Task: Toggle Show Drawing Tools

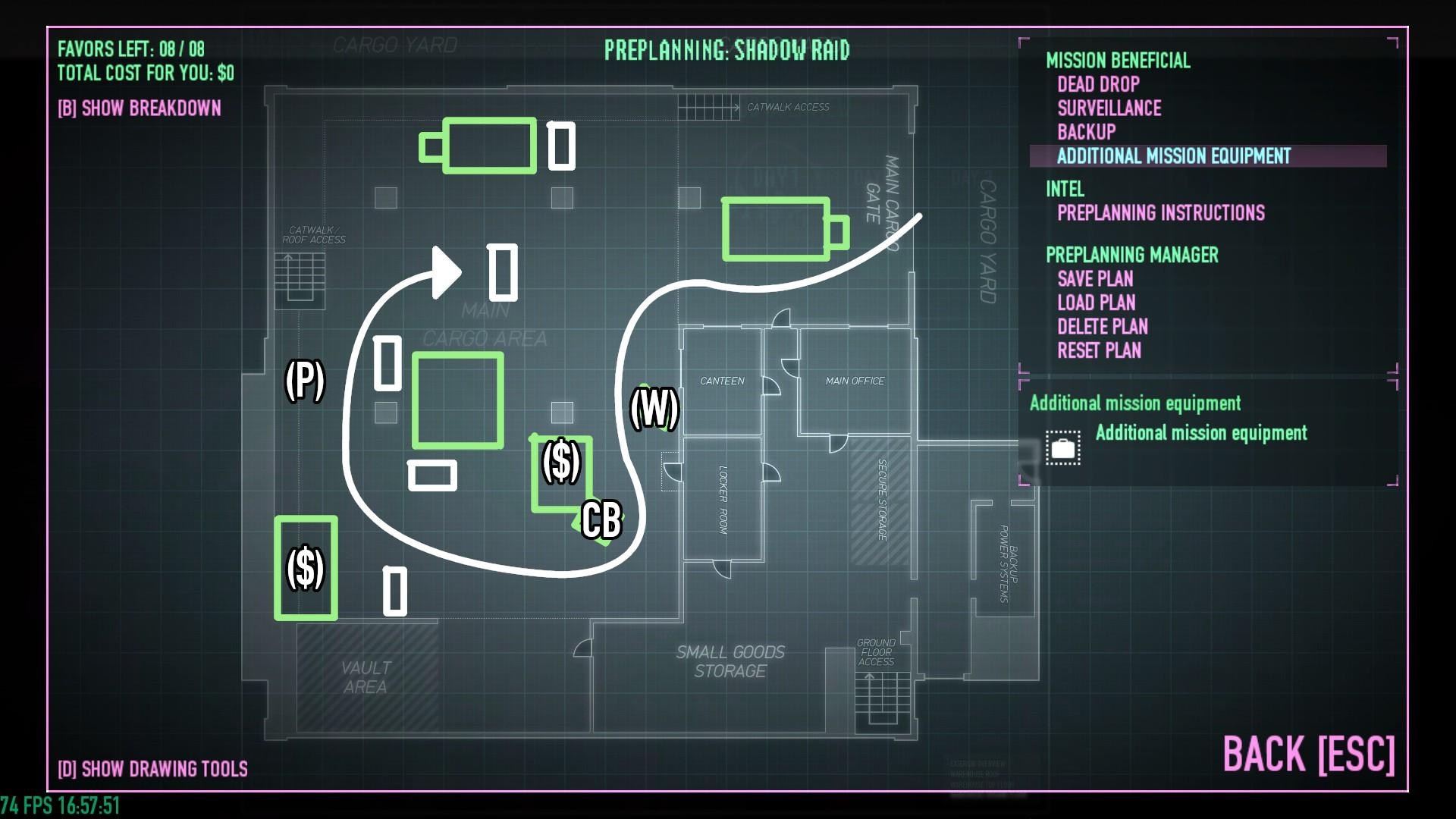Action: coord(152,769)
